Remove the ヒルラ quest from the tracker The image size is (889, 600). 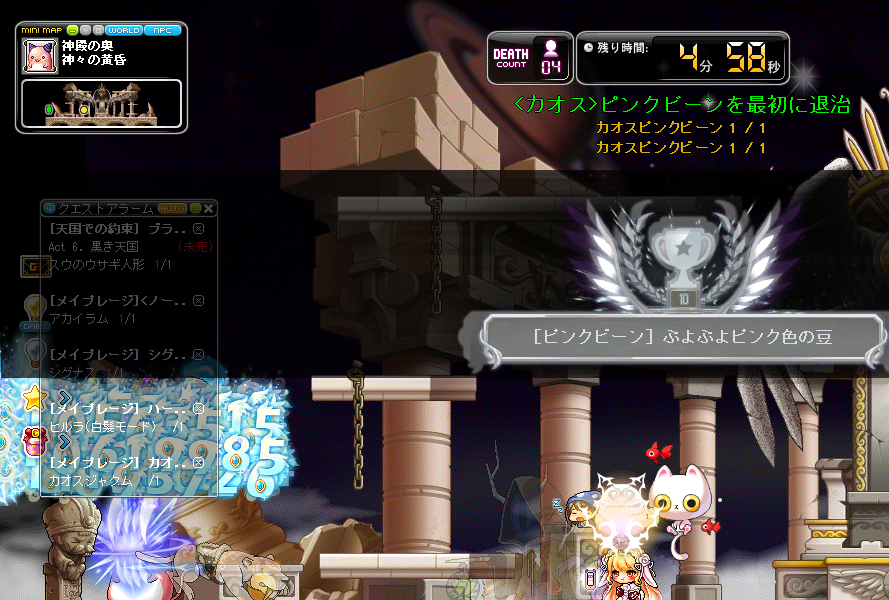(198, 408)
